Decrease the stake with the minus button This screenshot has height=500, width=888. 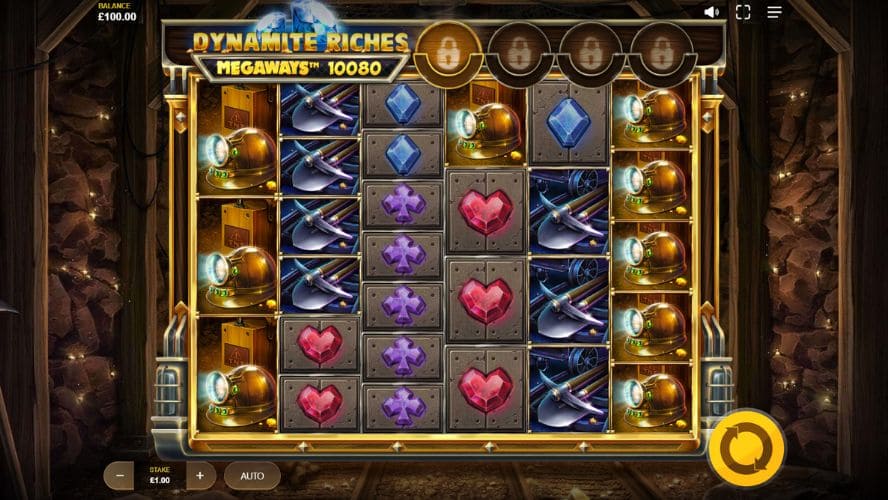point(119,475)
